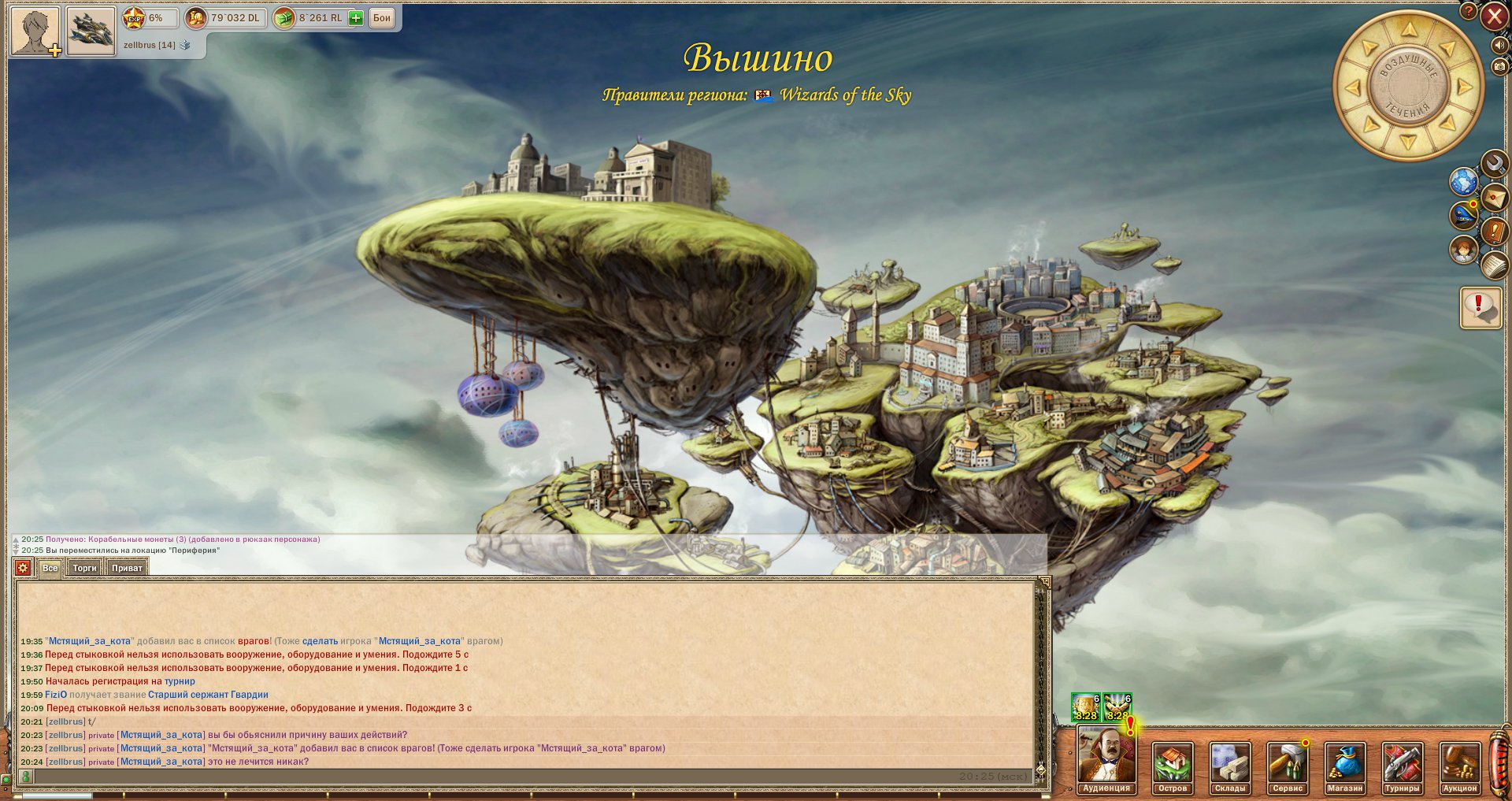Screen dimensions: 1512x801
Task: Open the Аукцион auction house
Action: pyautogui.click(x=1460, y=767)
